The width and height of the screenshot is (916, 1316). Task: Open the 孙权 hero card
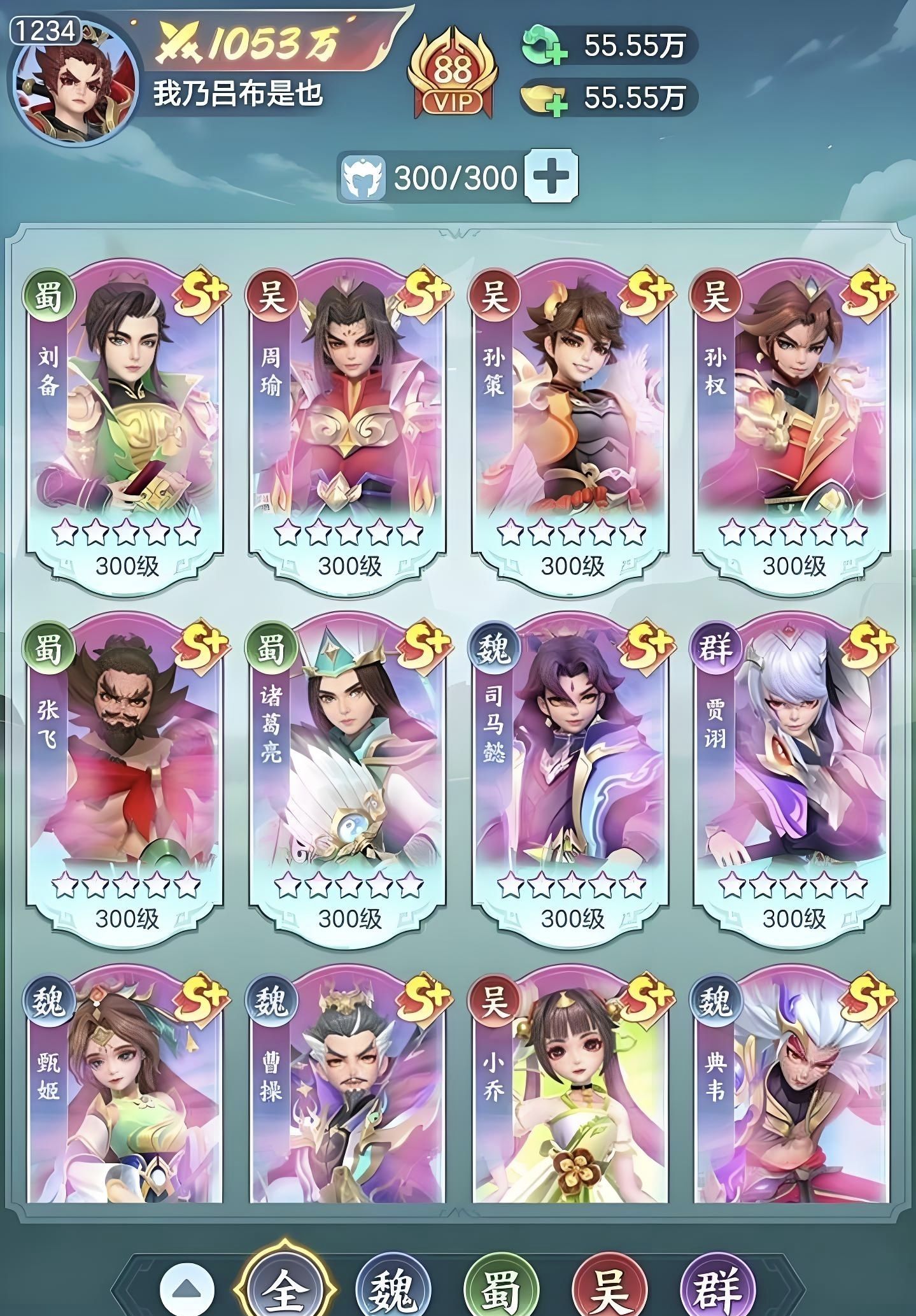(793, 427)
